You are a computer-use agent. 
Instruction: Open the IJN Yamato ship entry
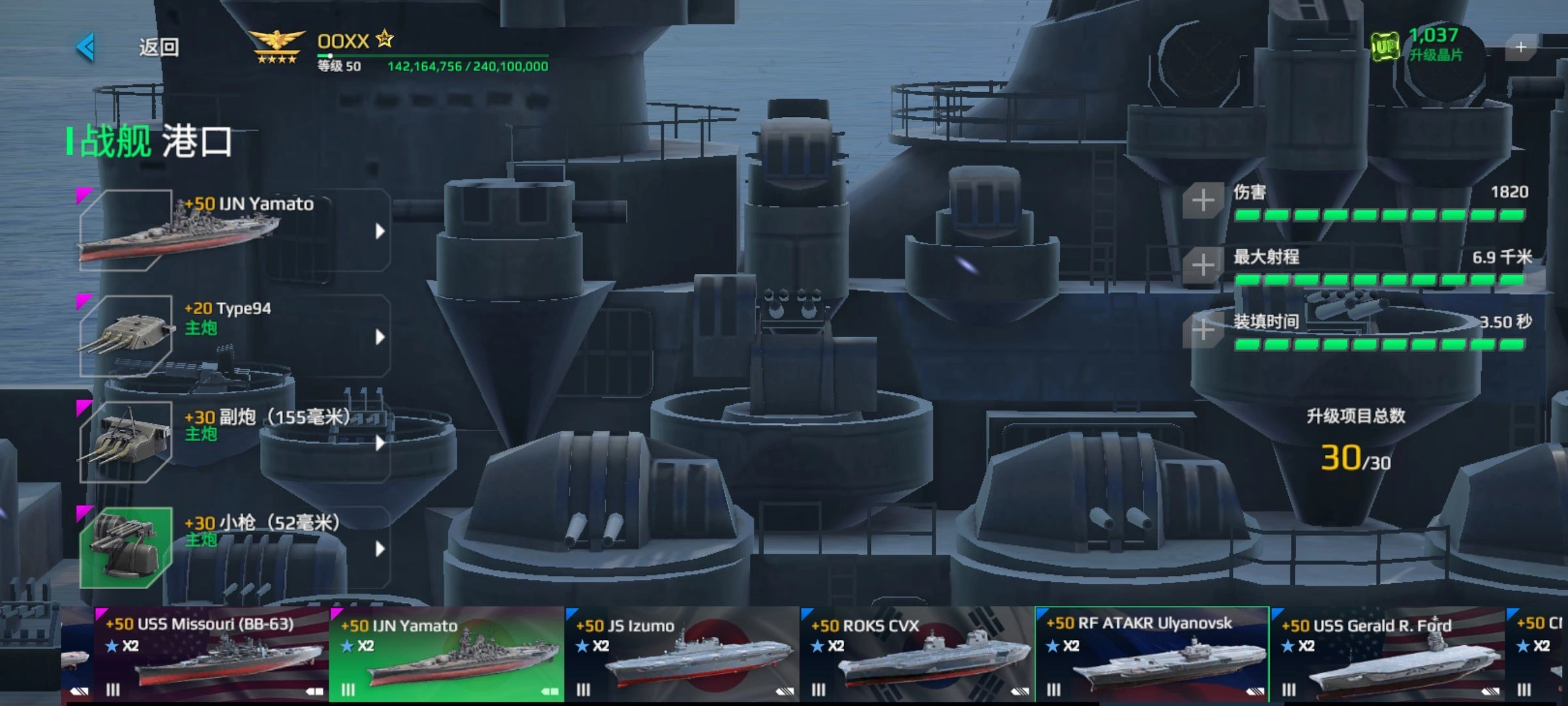235,230
